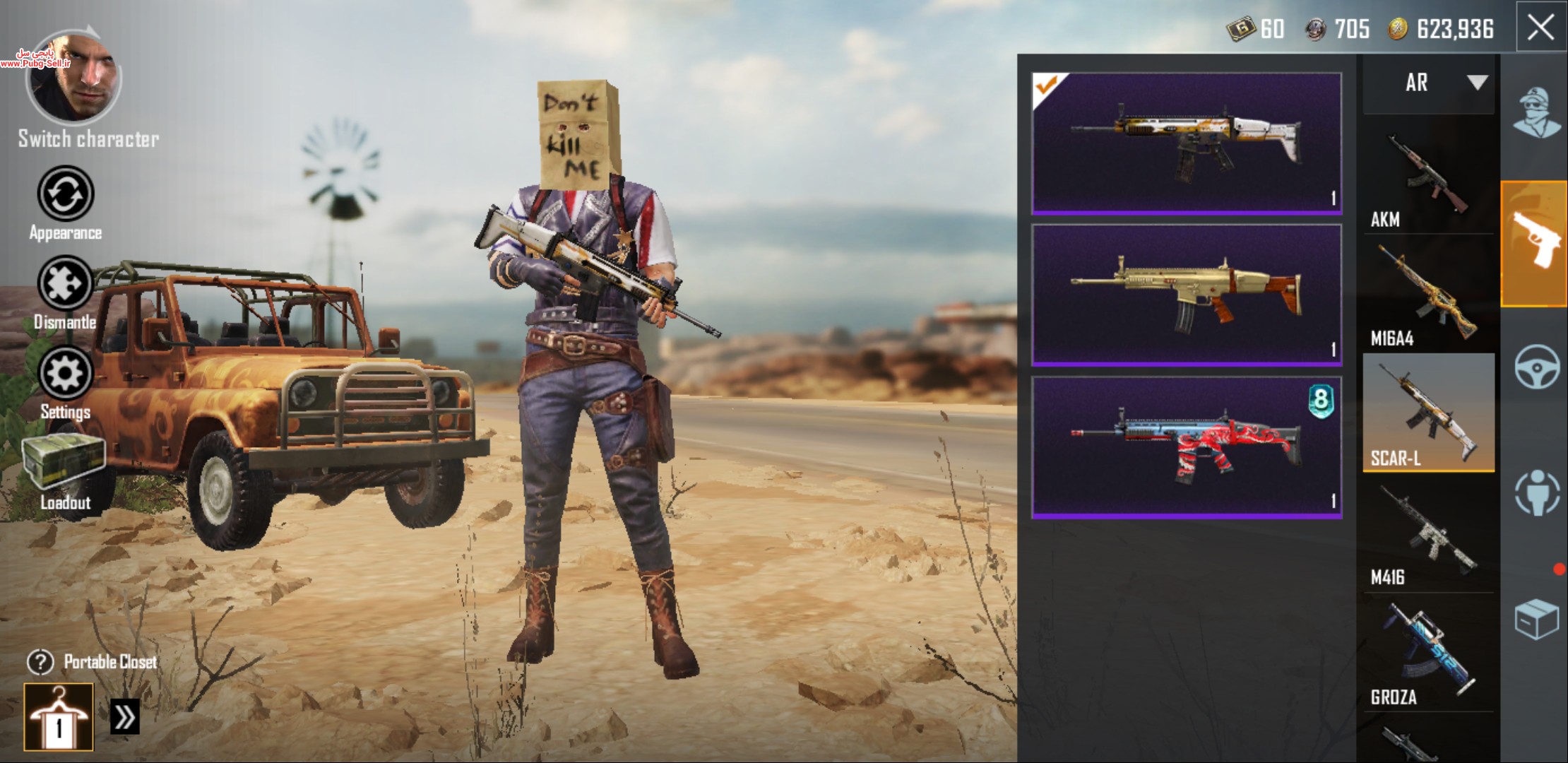Select the red and blue SCAR-L skin
This screenshot has width=1568, height=763.
[x=1187, y=447]
